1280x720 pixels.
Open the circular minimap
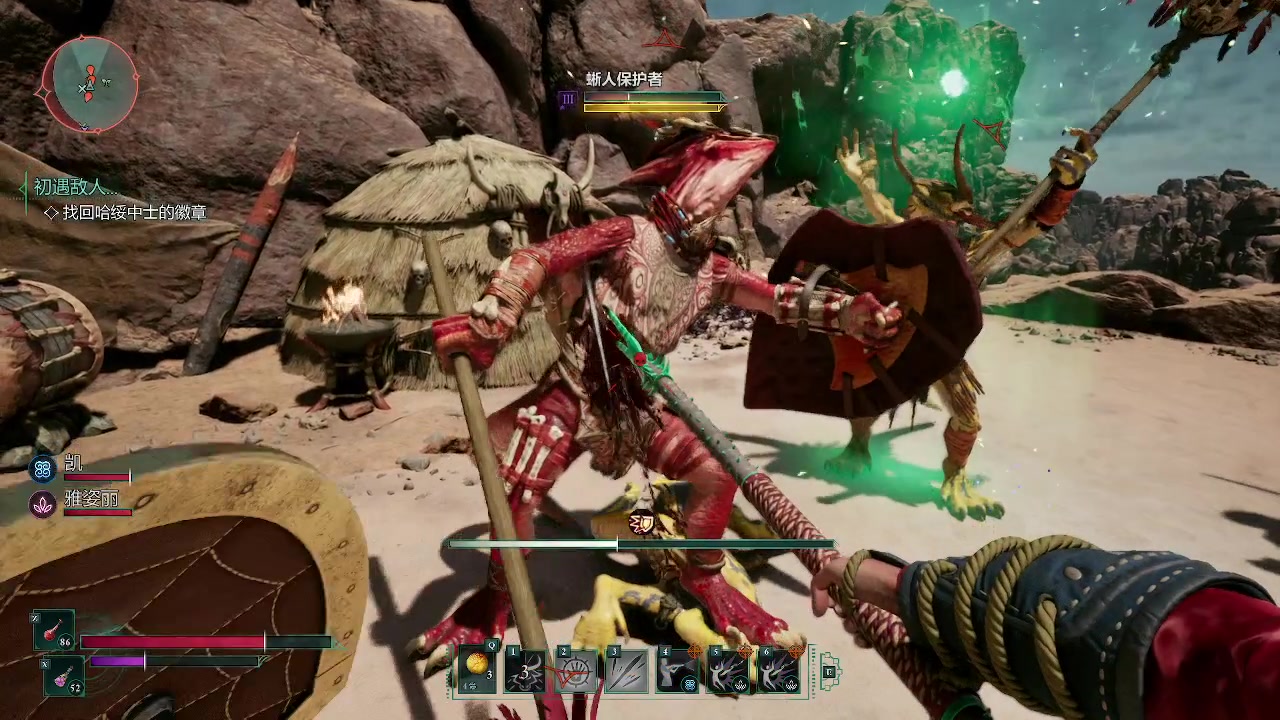89,84
